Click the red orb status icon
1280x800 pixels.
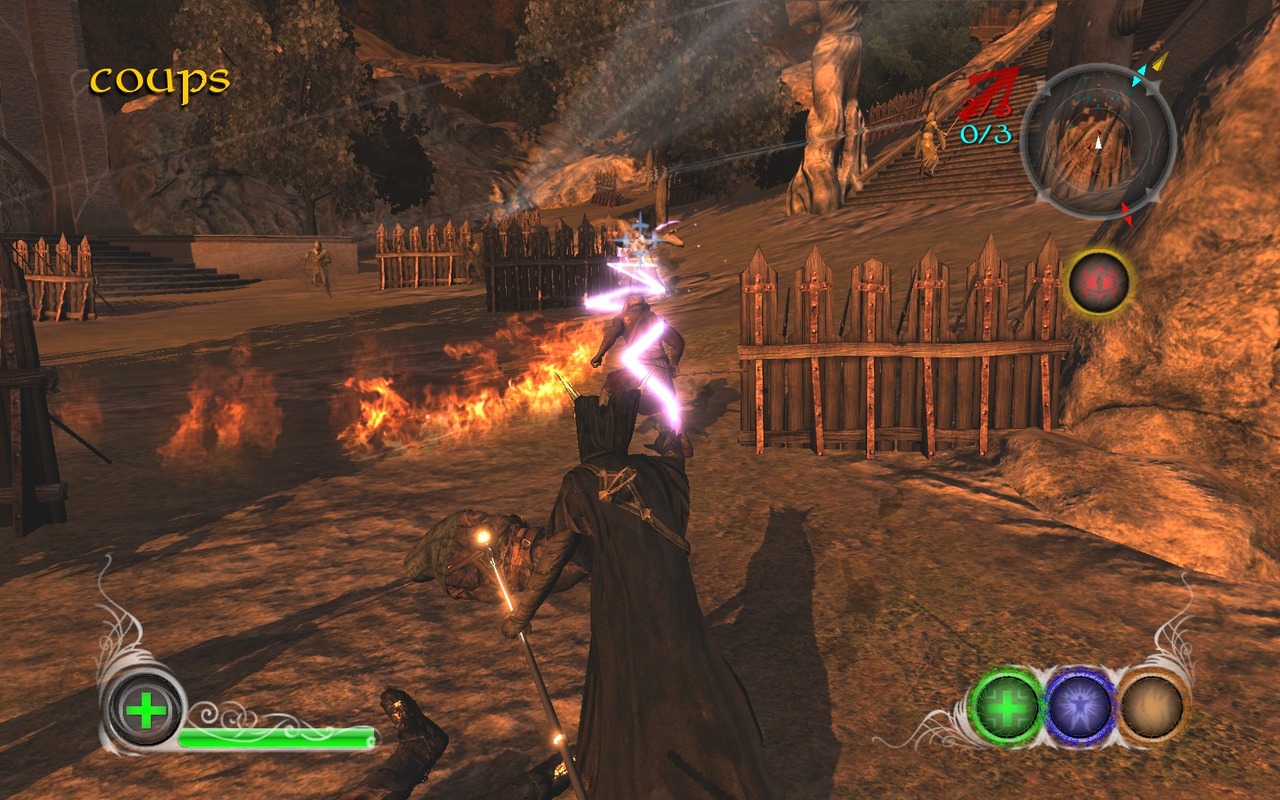pyautogui.click(x=1098, y=282)
